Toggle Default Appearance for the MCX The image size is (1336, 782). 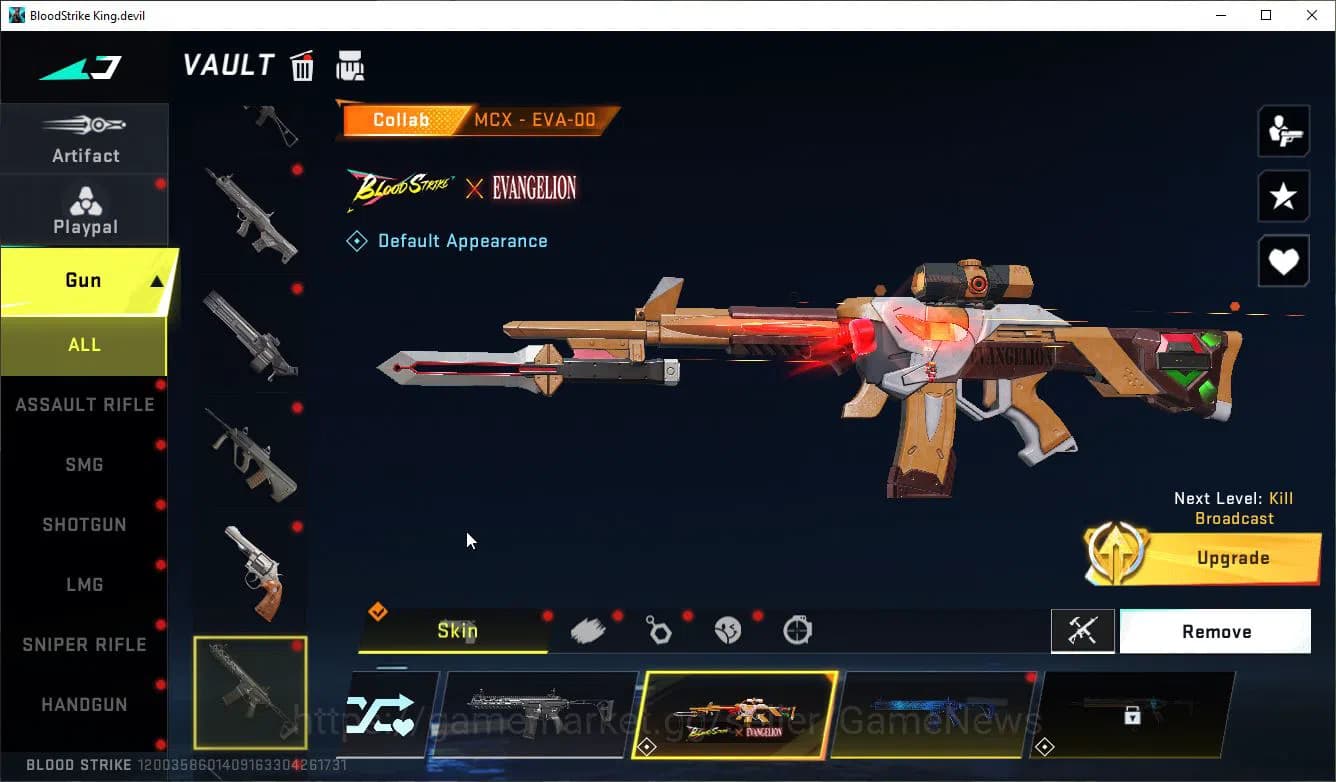(447, 240)
